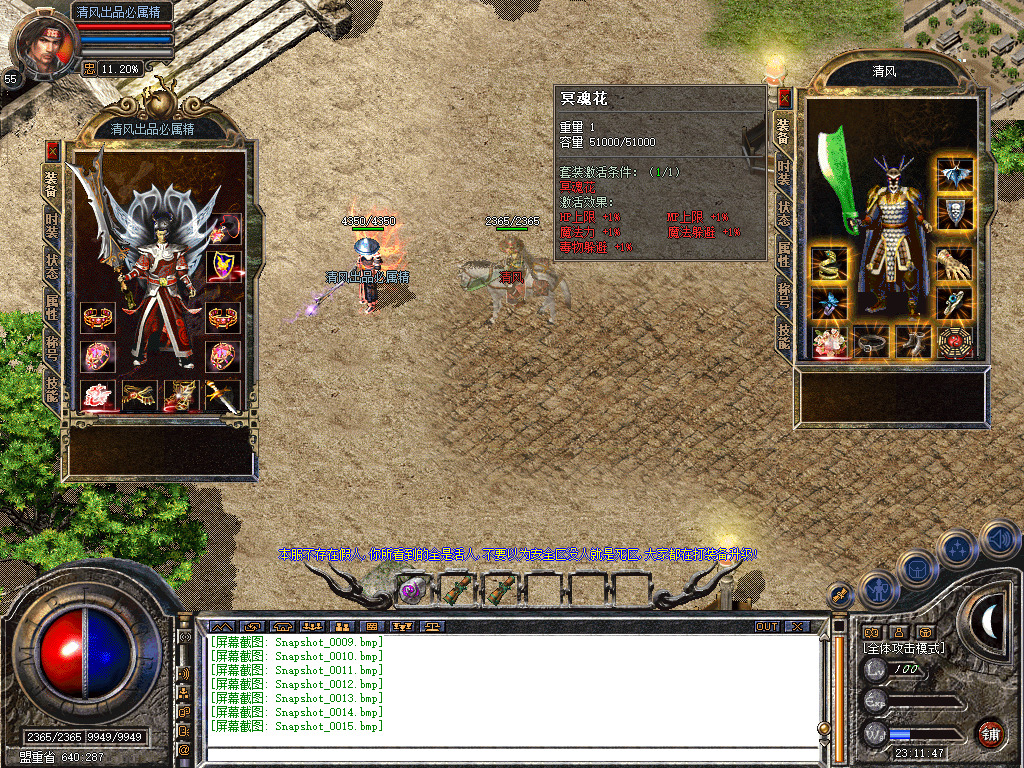Select the skull helmet equipment slot

tap(955, 211)
